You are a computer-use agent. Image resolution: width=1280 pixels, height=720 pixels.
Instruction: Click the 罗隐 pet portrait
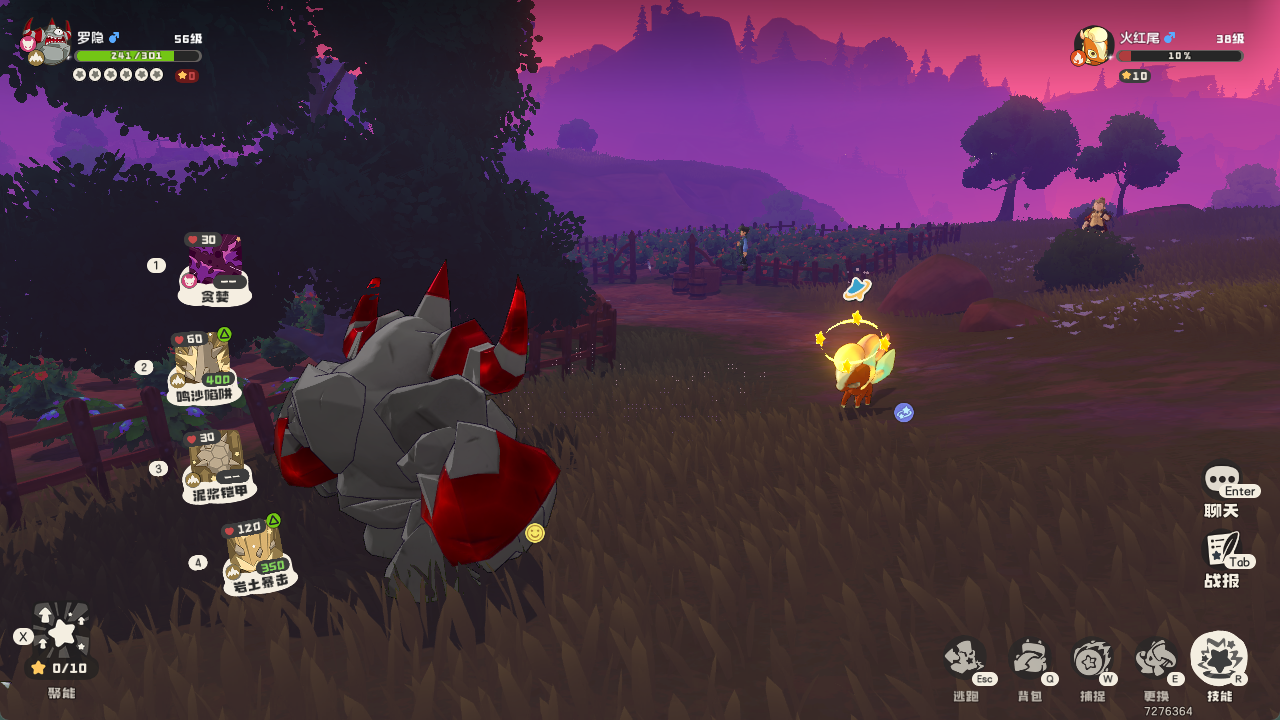click(x=47, y=45)
